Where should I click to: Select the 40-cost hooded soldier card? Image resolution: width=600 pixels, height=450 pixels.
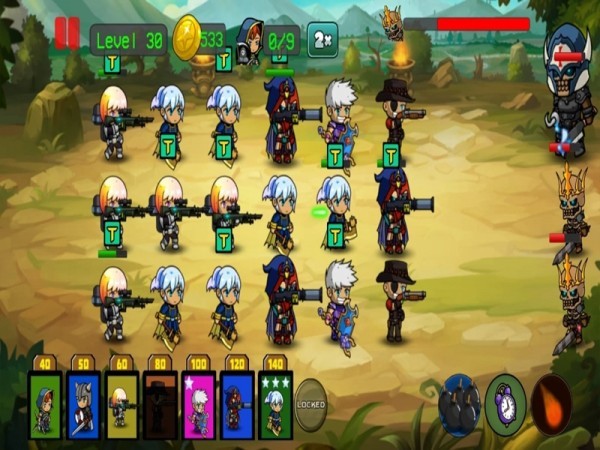click(45, 404)
